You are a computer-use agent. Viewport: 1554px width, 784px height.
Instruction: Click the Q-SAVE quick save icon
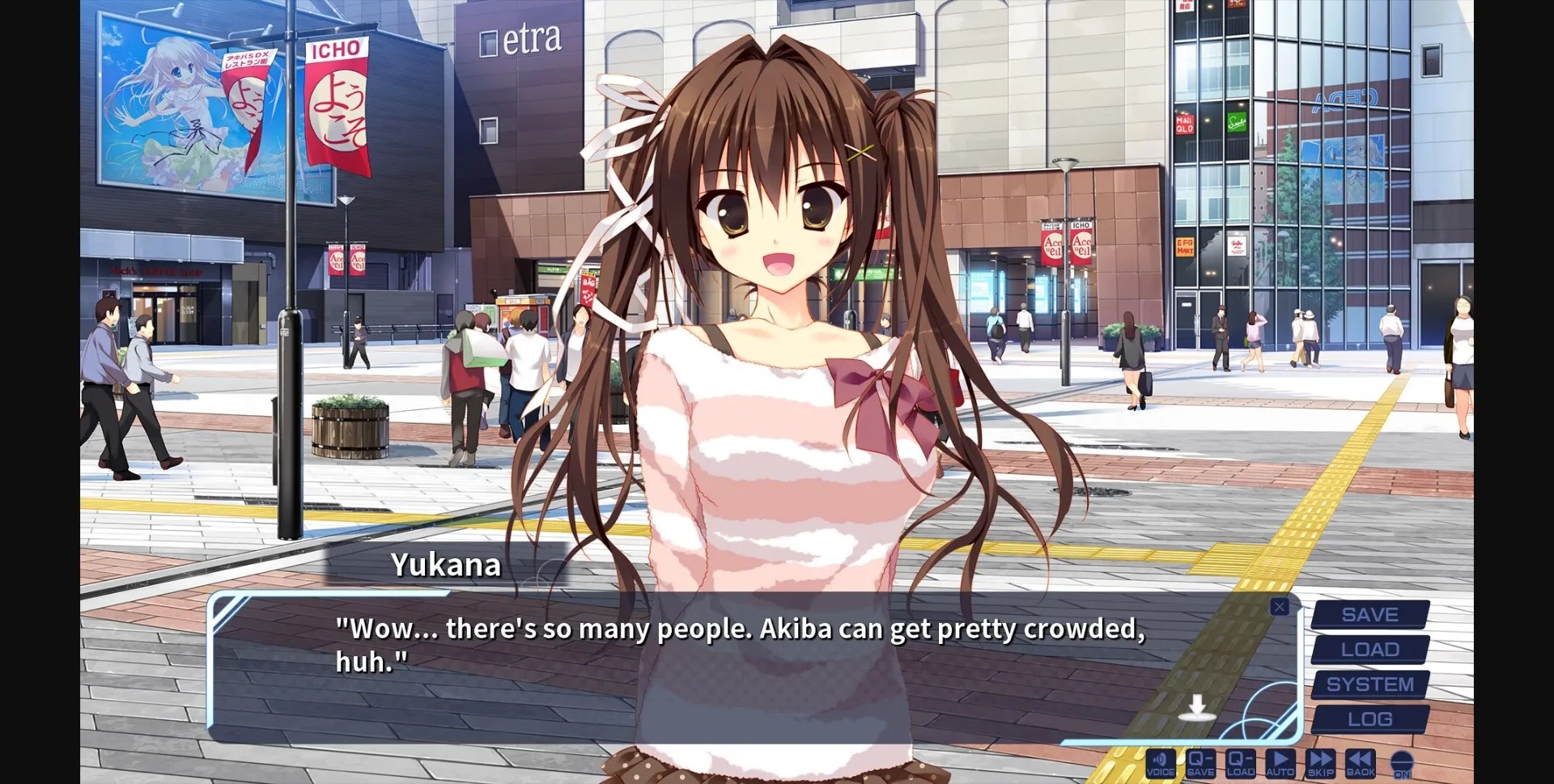pyautogui.click(x=1200, y=763)
